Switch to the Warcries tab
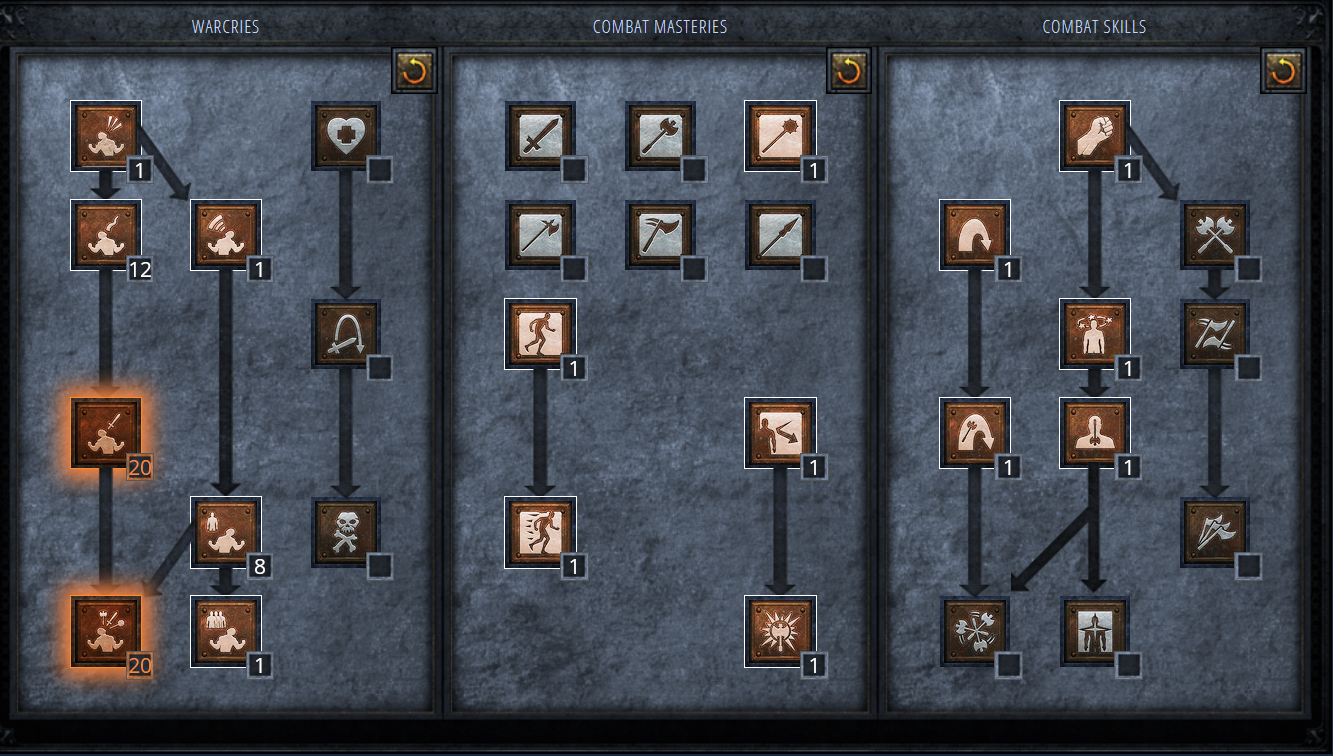This screenshot has width=1333, height=756. click(x=222, y=27)
